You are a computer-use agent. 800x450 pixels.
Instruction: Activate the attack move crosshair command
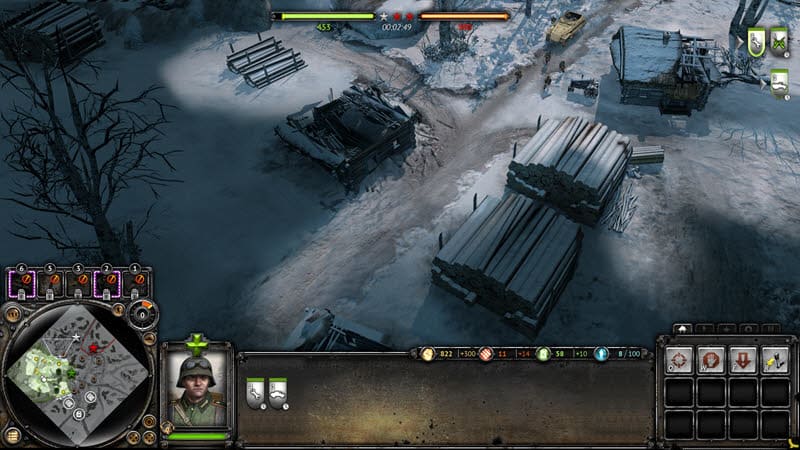679,359
